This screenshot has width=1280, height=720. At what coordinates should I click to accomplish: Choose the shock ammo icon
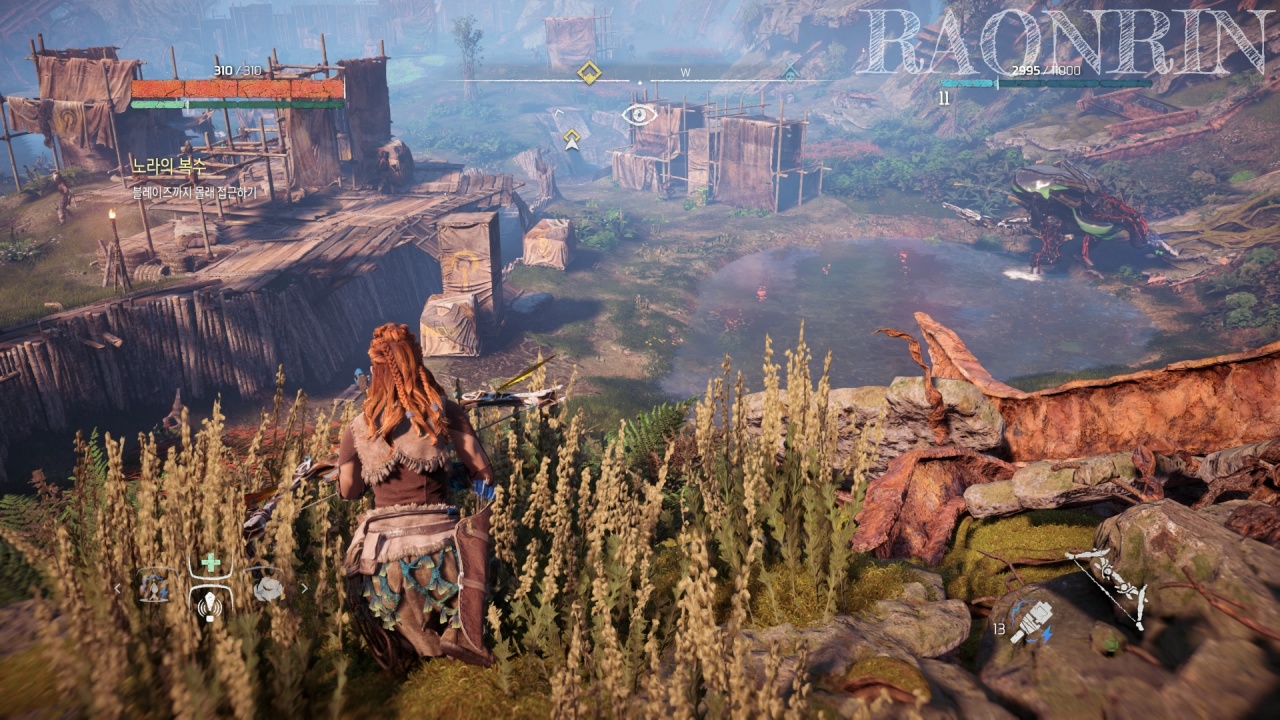[x=1030, y=621]
